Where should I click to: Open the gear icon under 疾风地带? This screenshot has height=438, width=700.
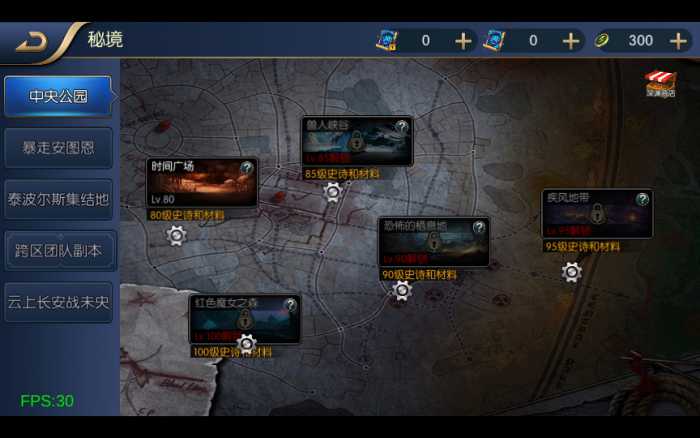coord(571,271)
